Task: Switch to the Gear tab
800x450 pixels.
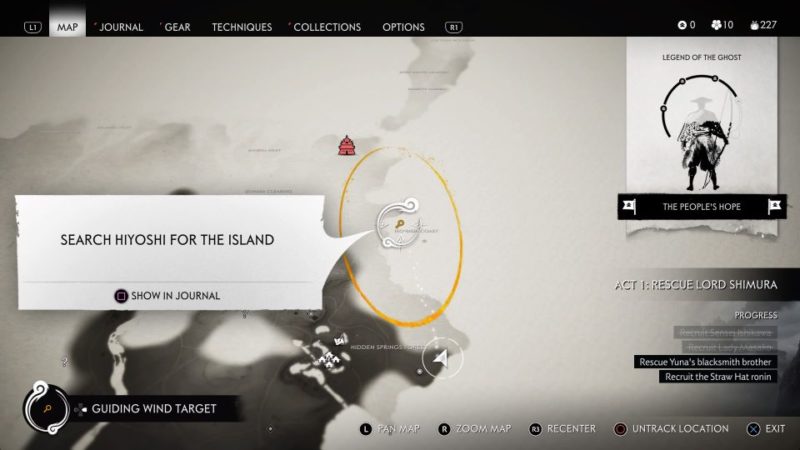Action: click(x=177, y=27)
